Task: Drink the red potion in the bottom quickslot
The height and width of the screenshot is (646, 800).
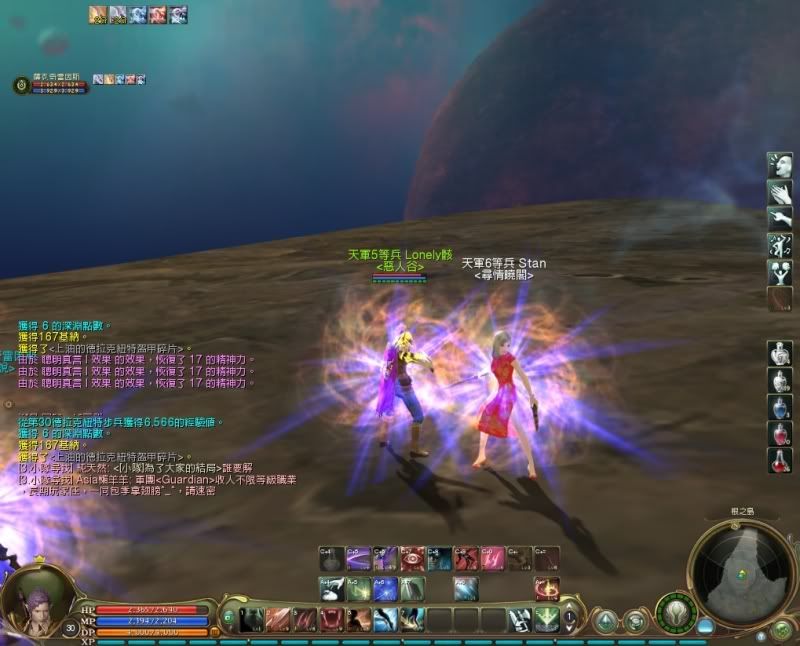Action: click(x=781, y=461)
